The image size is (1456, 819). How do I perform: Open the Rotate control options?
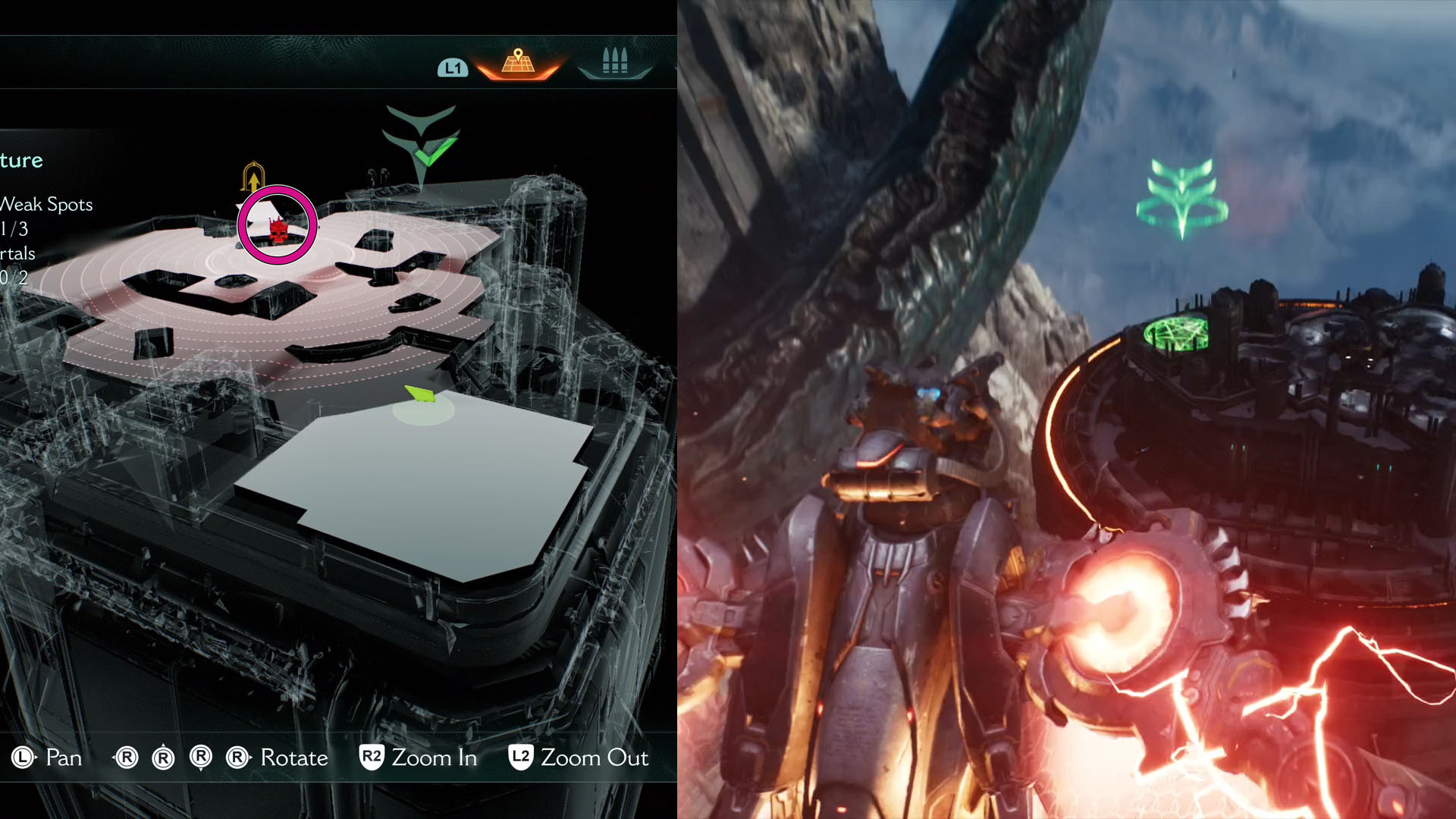coord(293,758)
